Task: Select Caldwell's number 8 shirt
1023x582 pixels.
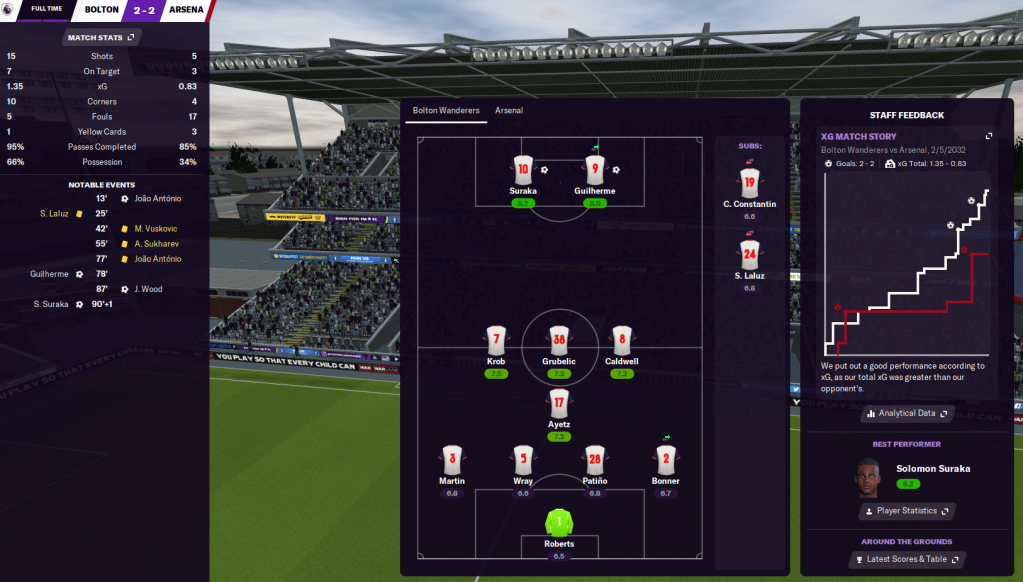Action: pyautogui.click(x=621, y=340)
